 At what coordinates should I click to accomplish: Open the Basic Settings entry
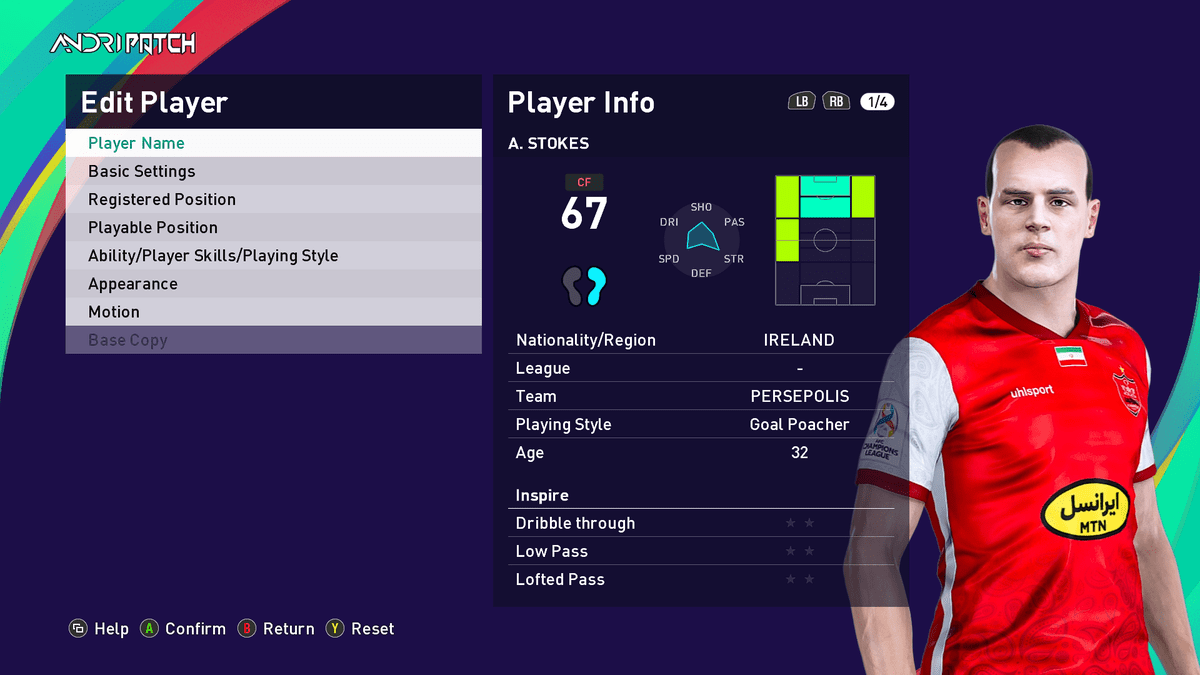pyautogui.click(x=273, y=171)
